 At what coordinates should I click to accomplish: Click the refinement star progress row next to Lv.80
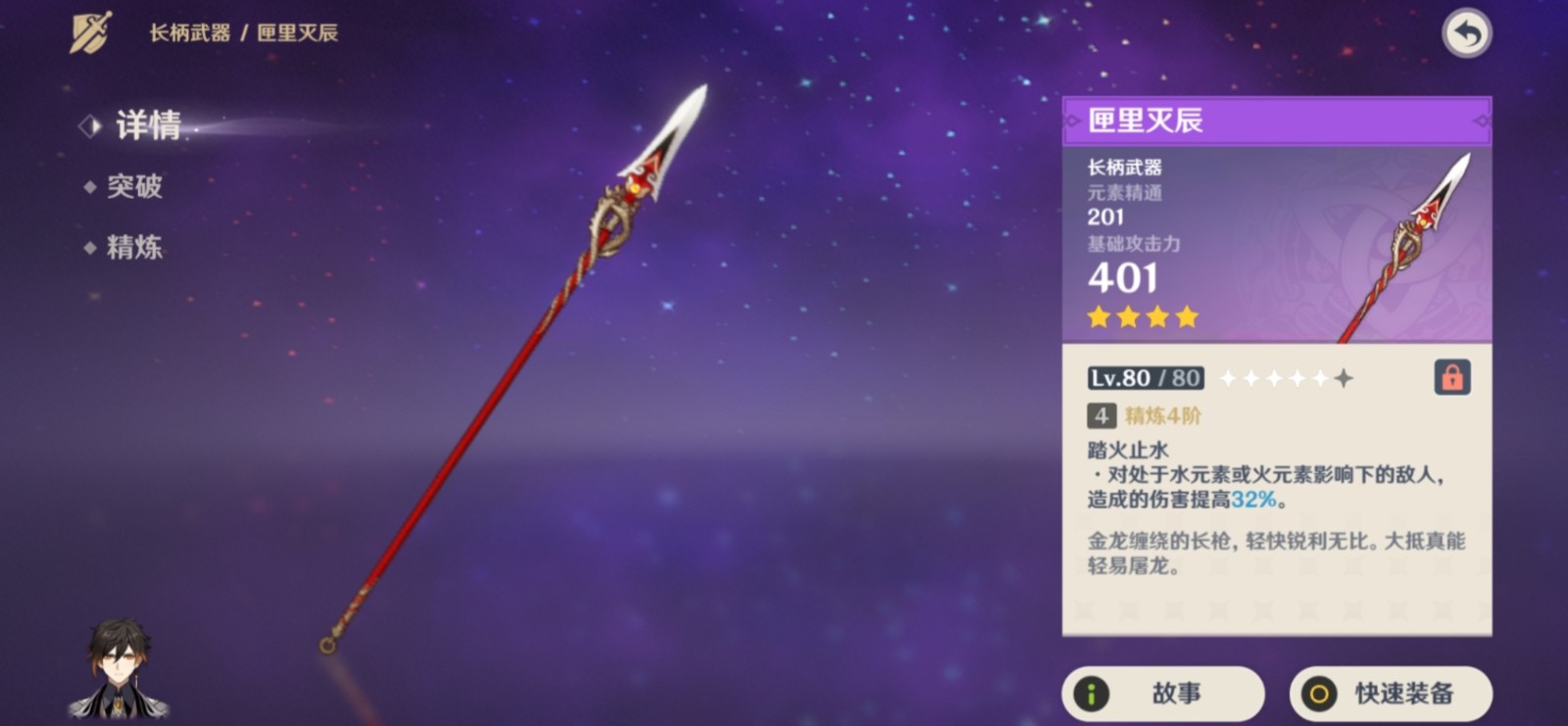point(1285,377)
